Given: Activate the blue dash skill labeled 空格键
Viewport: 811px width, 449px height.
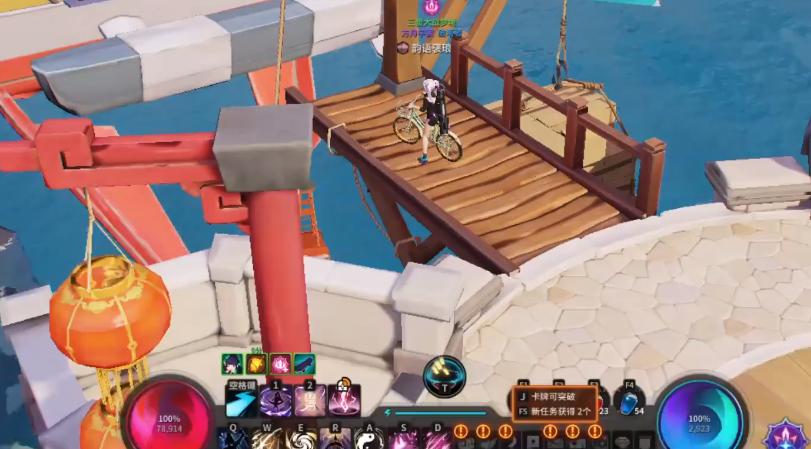Looking at the screenshot, I should (241, 403).
